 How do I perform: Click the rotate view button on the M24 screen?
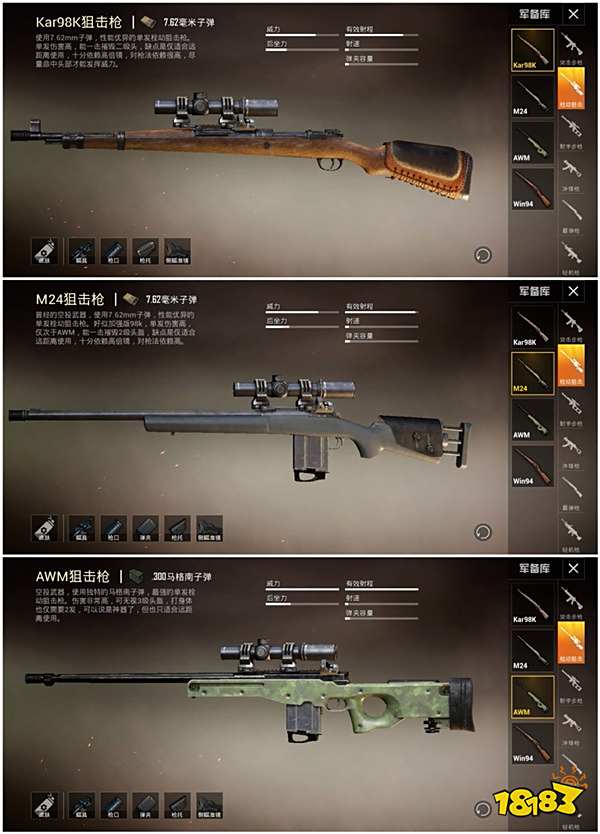[483, 532]
